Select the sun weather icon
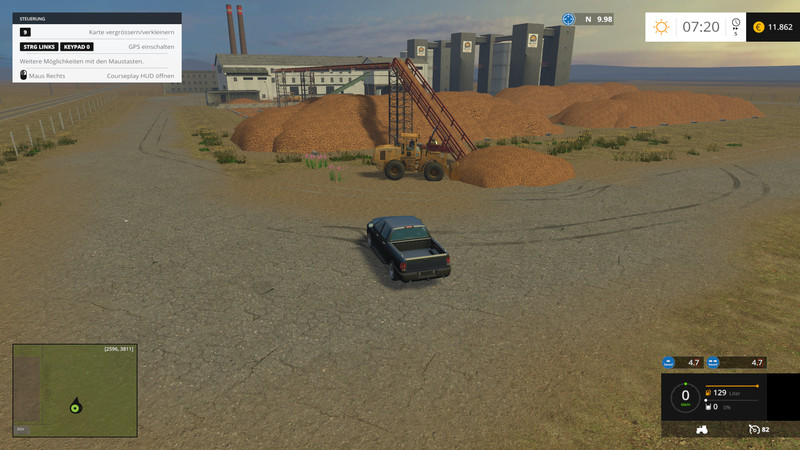This screenshot has height=450, width=800. click(x=661, y=27)
